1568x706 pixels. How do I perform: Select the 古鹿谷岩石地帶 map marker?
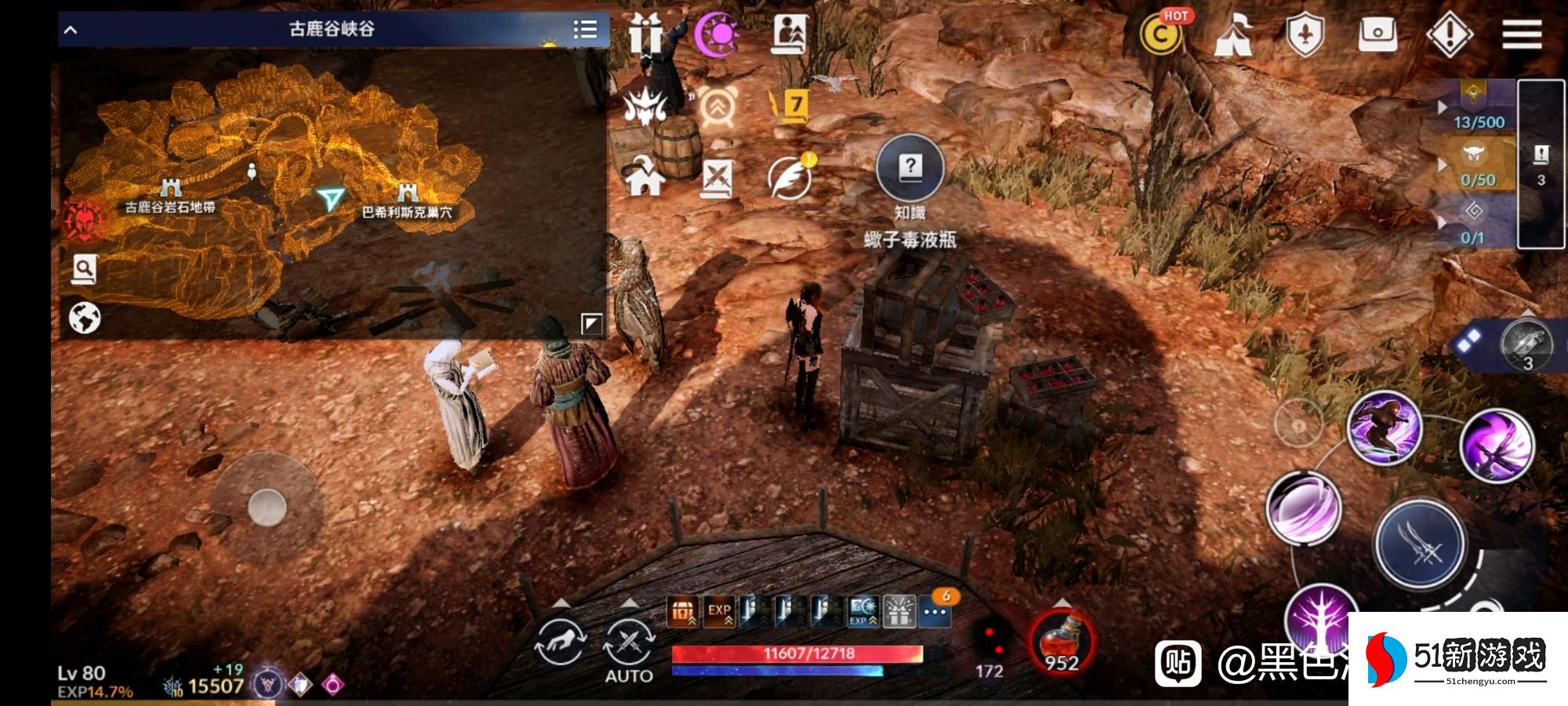coord(170,189)
